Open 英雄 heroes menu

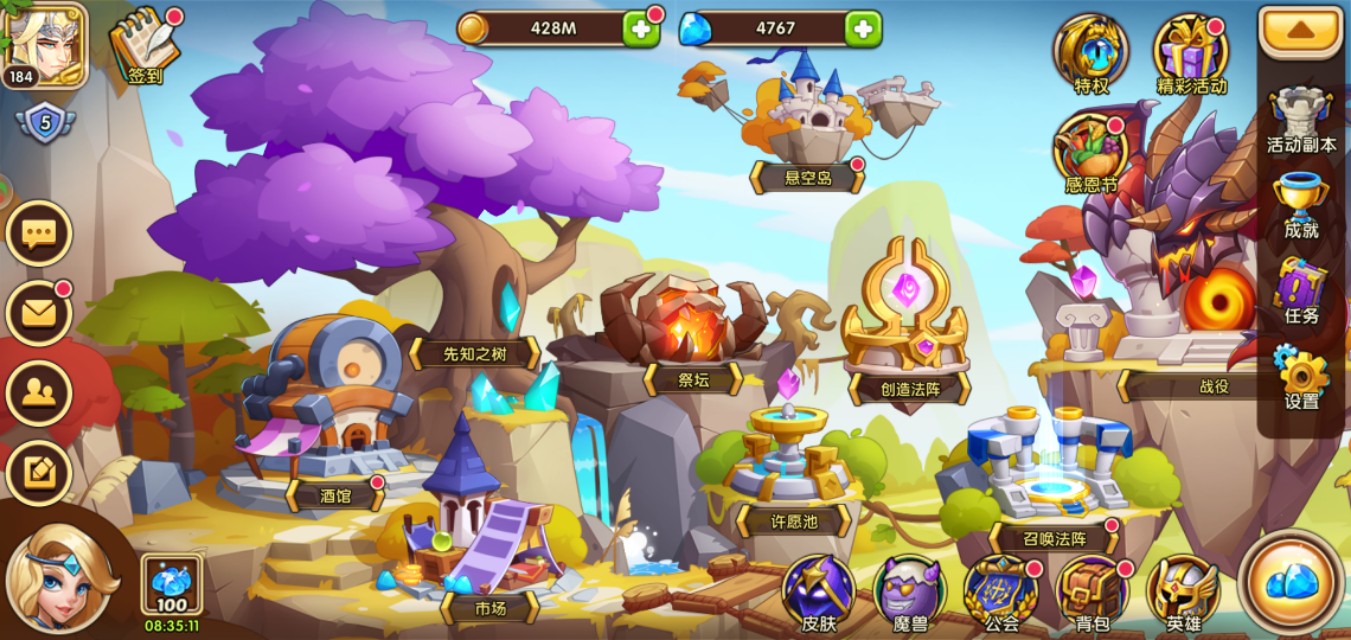point(1183,592)
